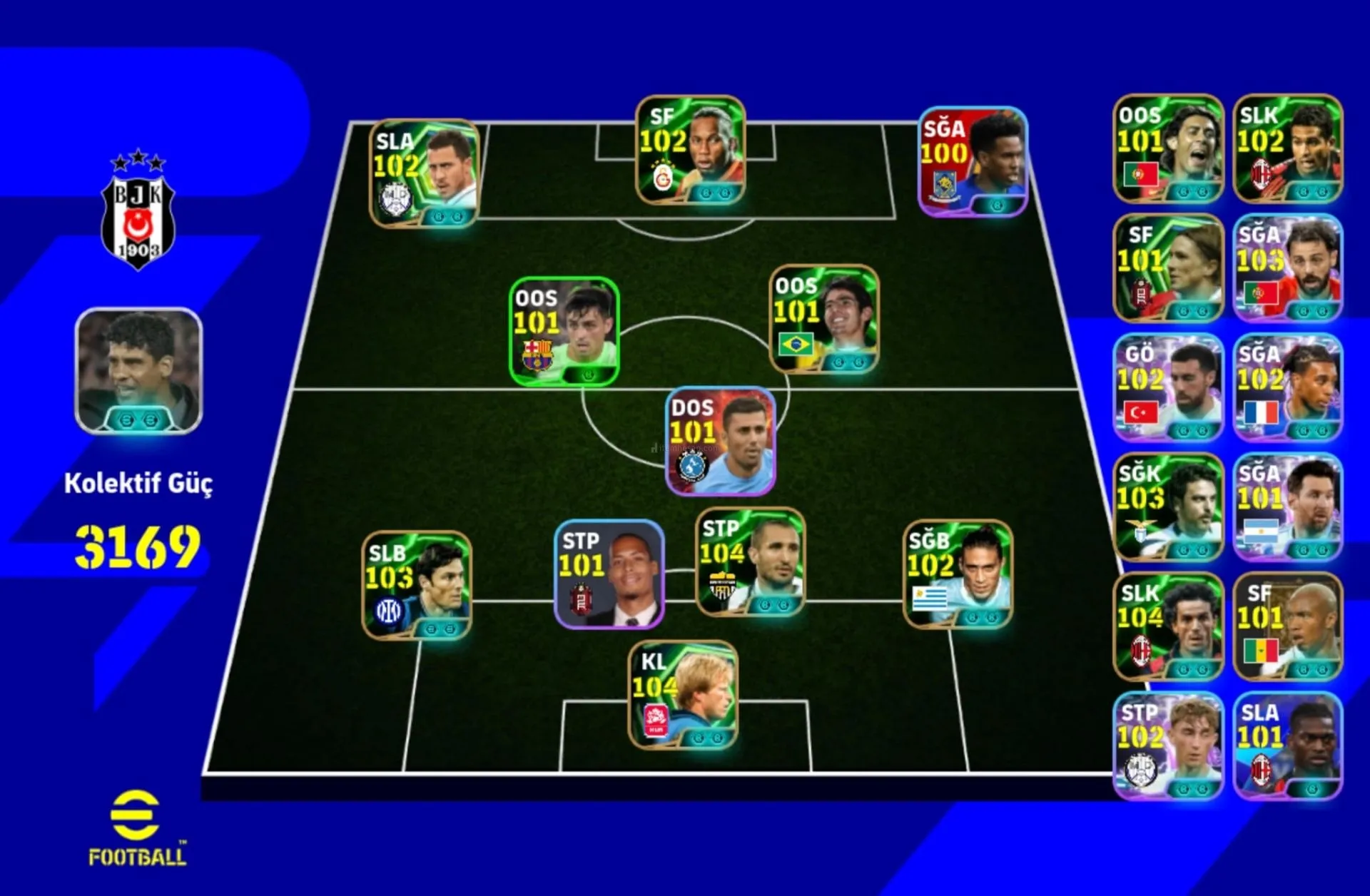
Task: Choose the DOS 101 defensive midfielder card
Action: pos(720,442)
